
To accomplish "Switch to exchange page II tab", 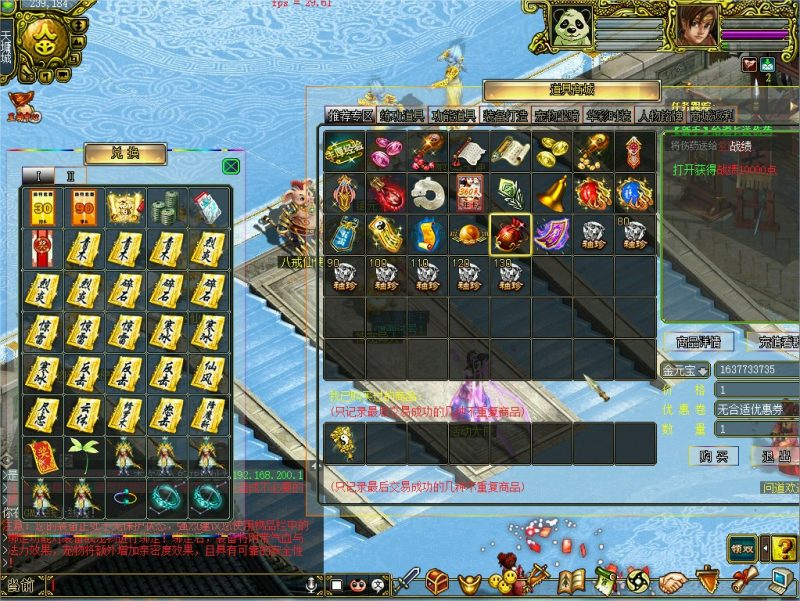I will click(x=71, y=175).
